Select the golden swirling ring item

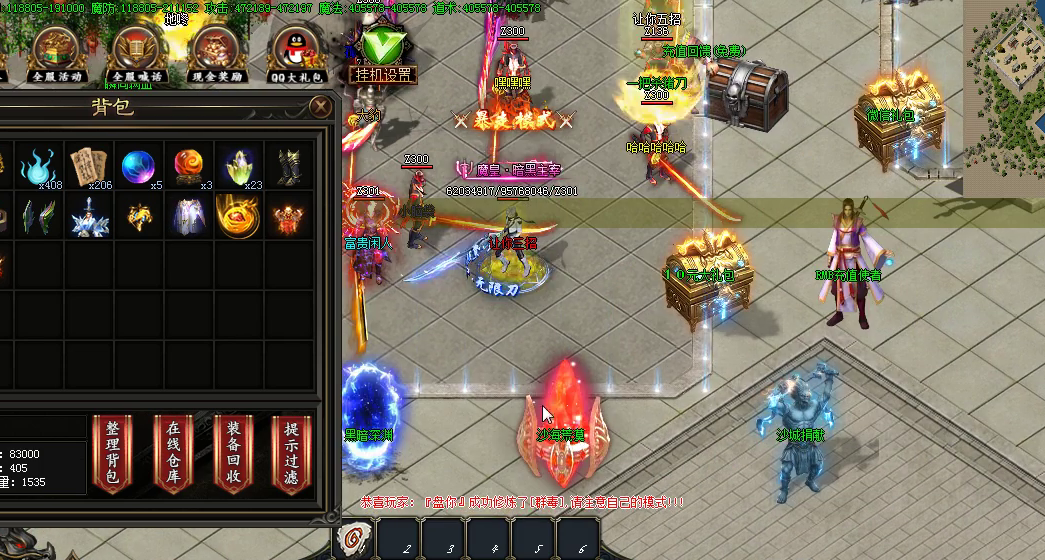[x=238, y=216]
